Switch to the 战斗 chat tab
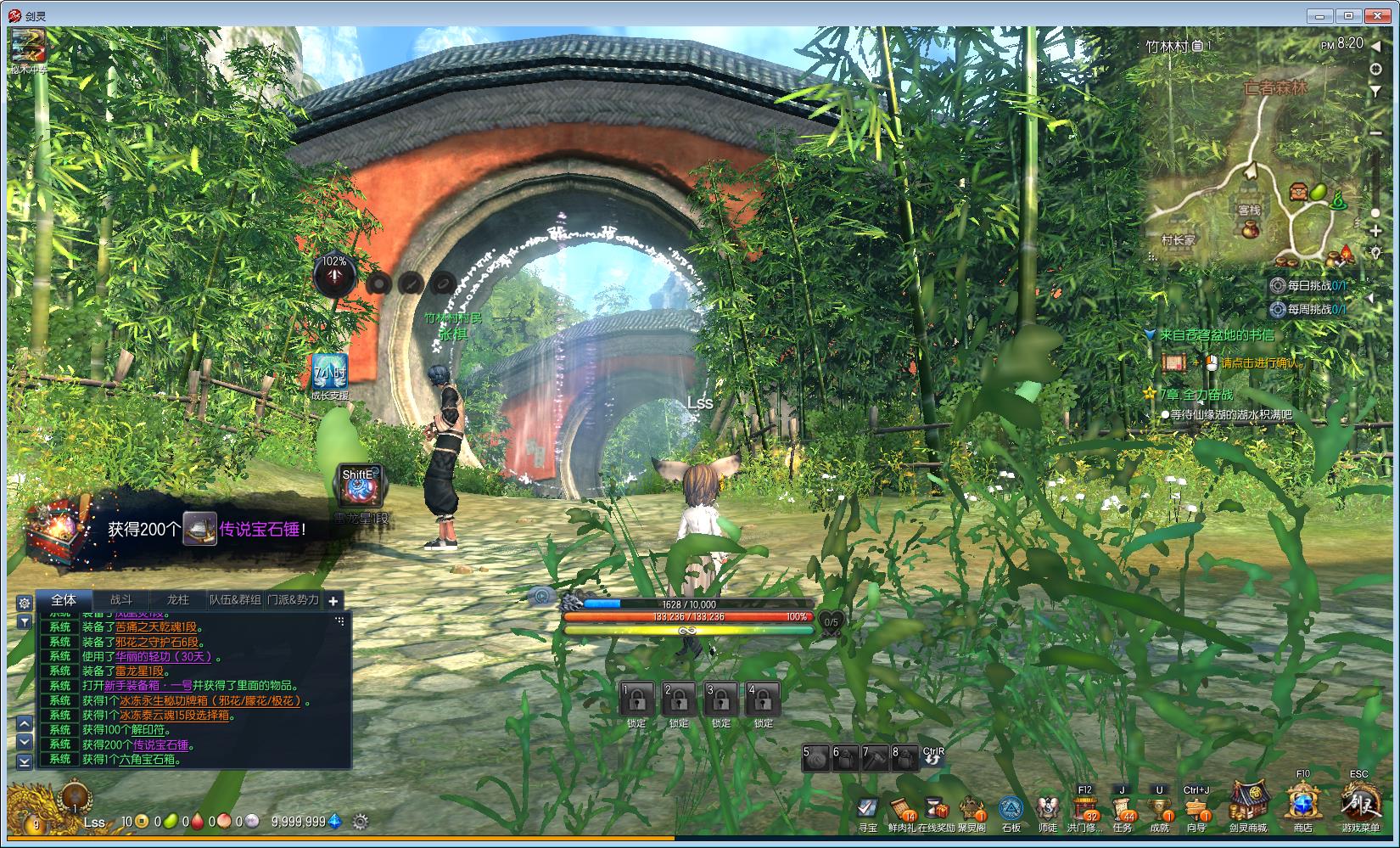Viewport: 1400px width, 848px height. [121, 600]
